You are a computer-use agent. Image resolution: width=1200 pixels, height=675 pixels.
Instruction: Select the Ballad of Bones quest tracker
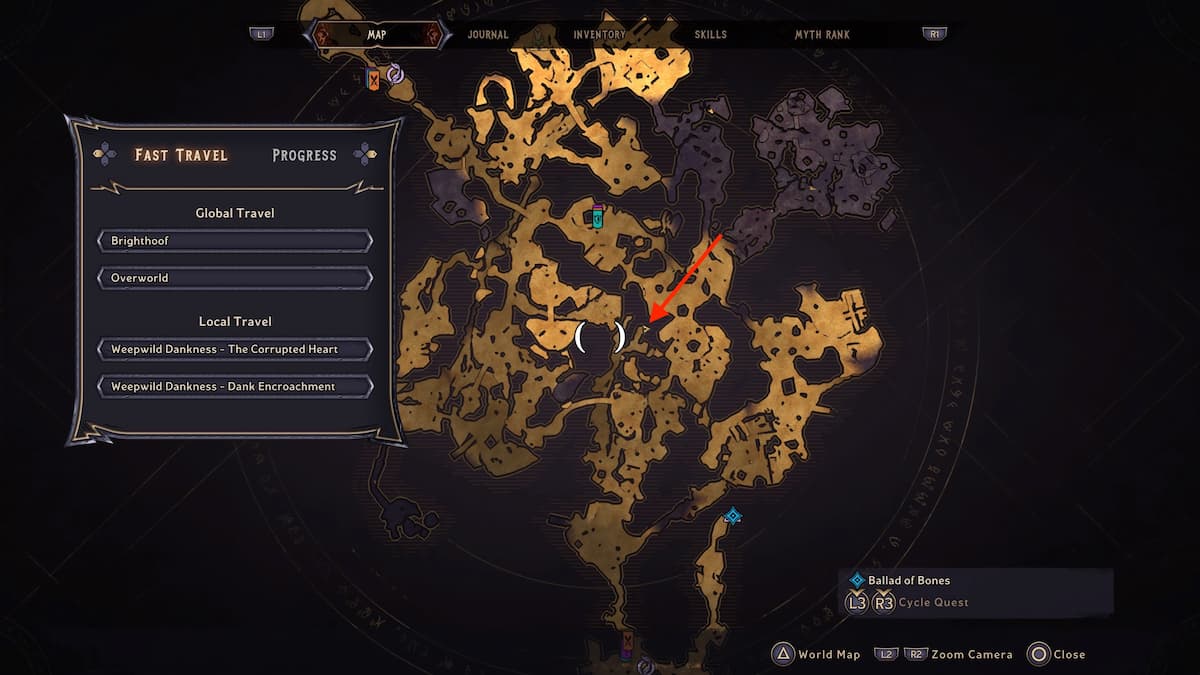[x=908, y=580]
